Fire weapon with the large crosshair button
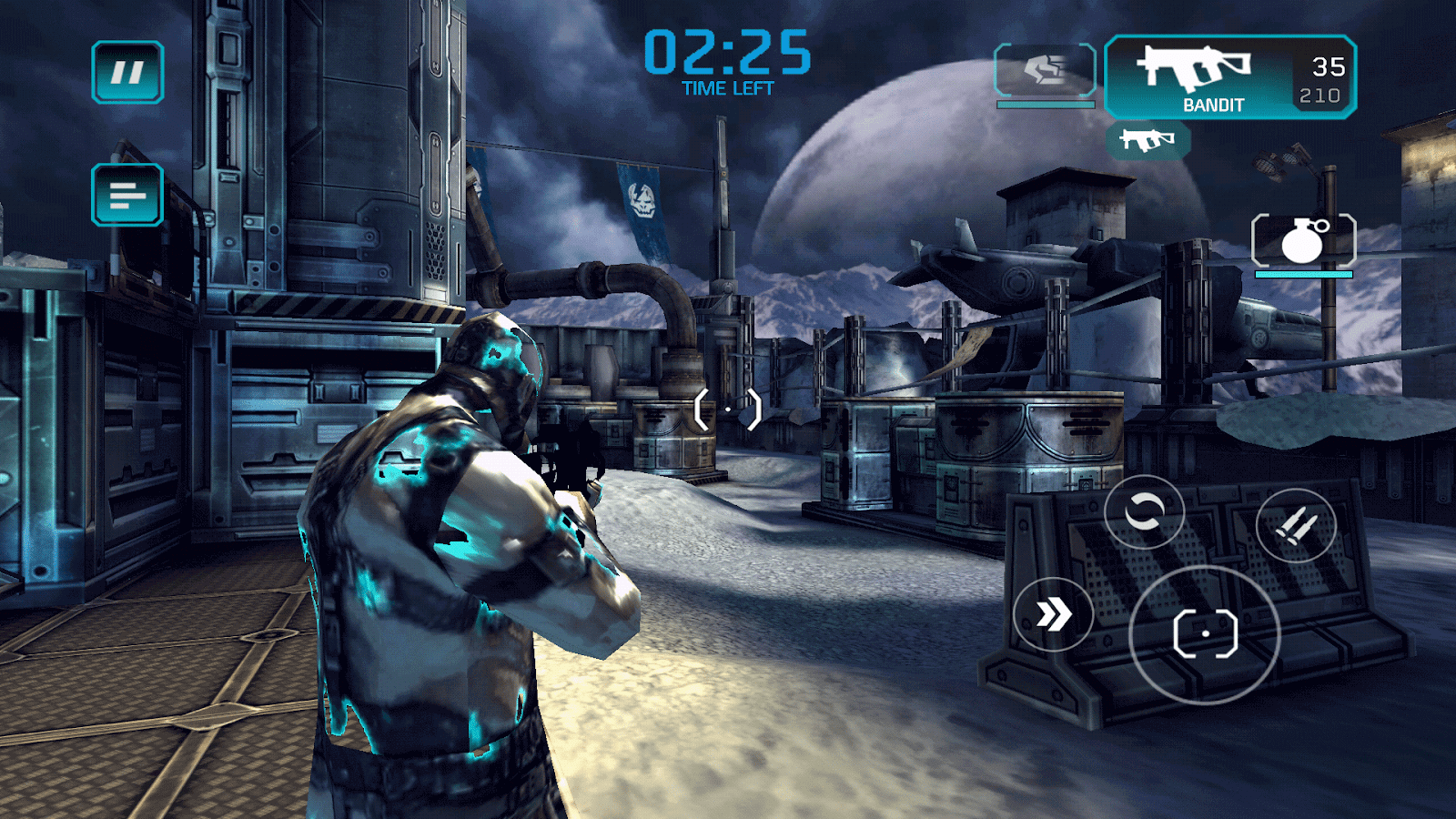1456x819 pixels. [x=1205, y=634]
